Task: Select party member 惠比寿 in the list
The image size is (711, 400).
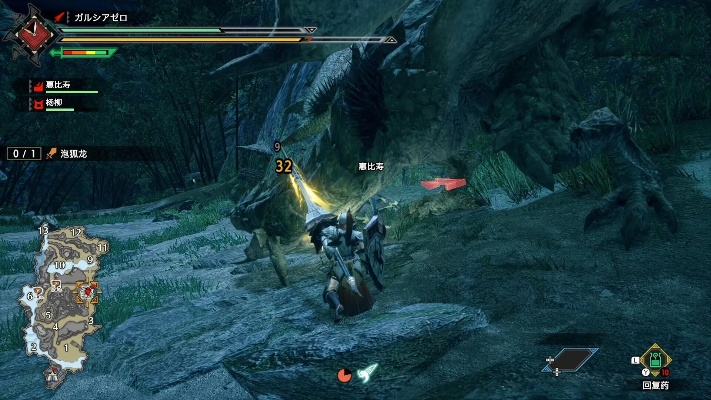Action: (58, 86)
